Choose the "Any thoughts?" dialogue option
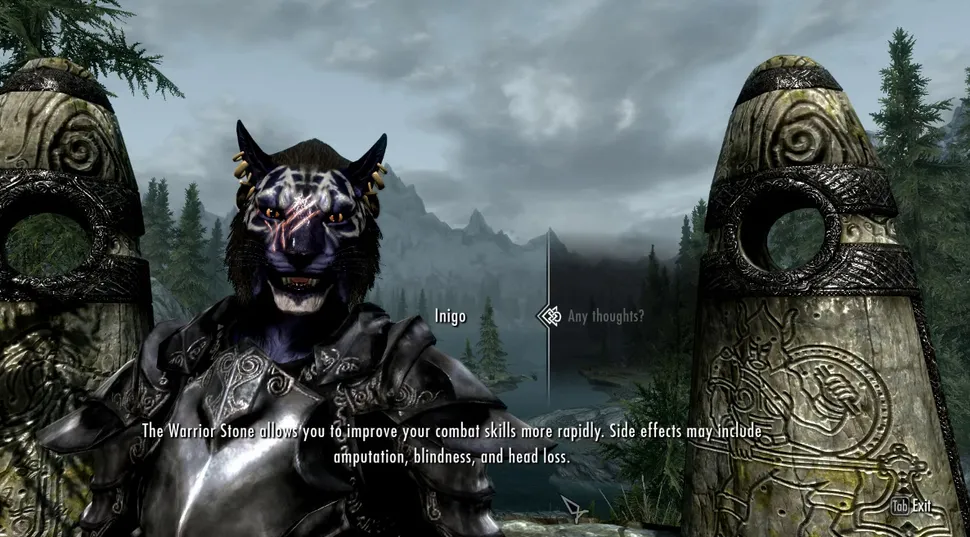Screen dimensions: 970x537 coord(605,317)
